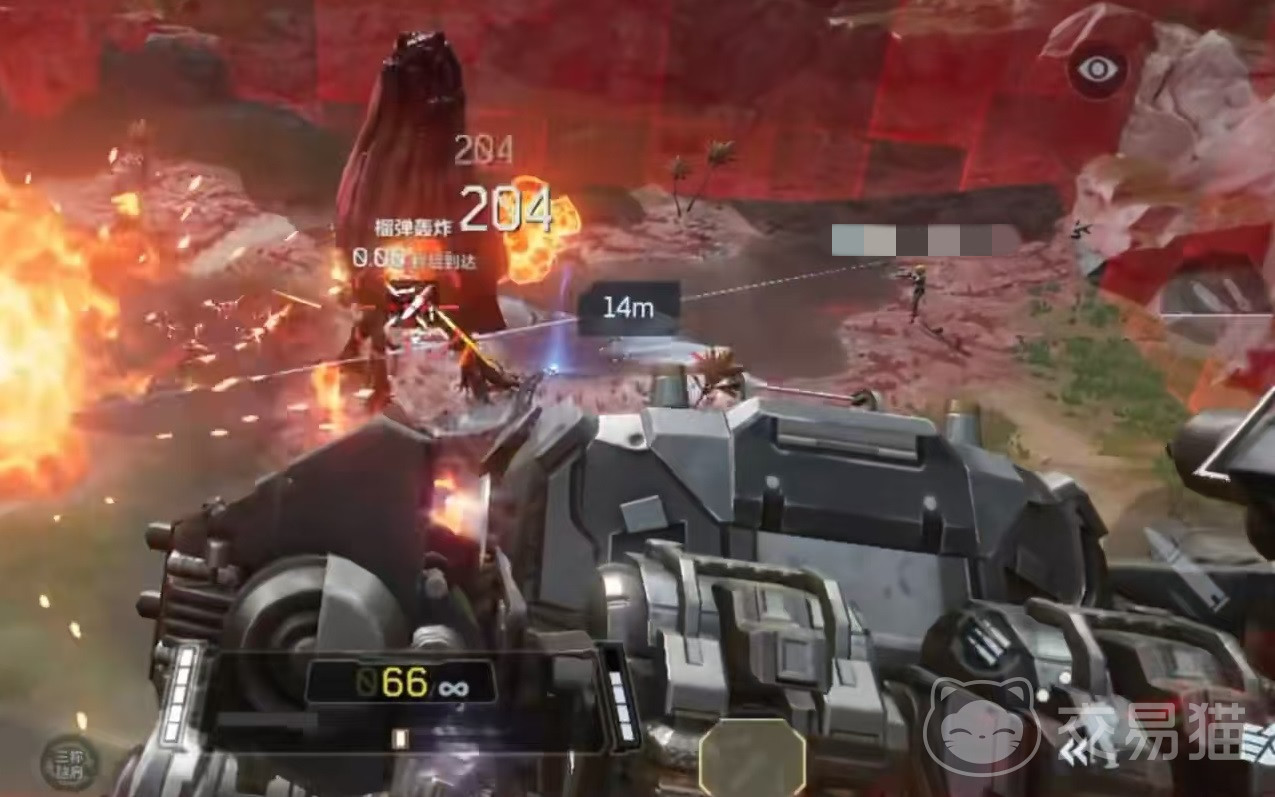
Task: Select the 14m distance ping marker
Action: [628, 307]
